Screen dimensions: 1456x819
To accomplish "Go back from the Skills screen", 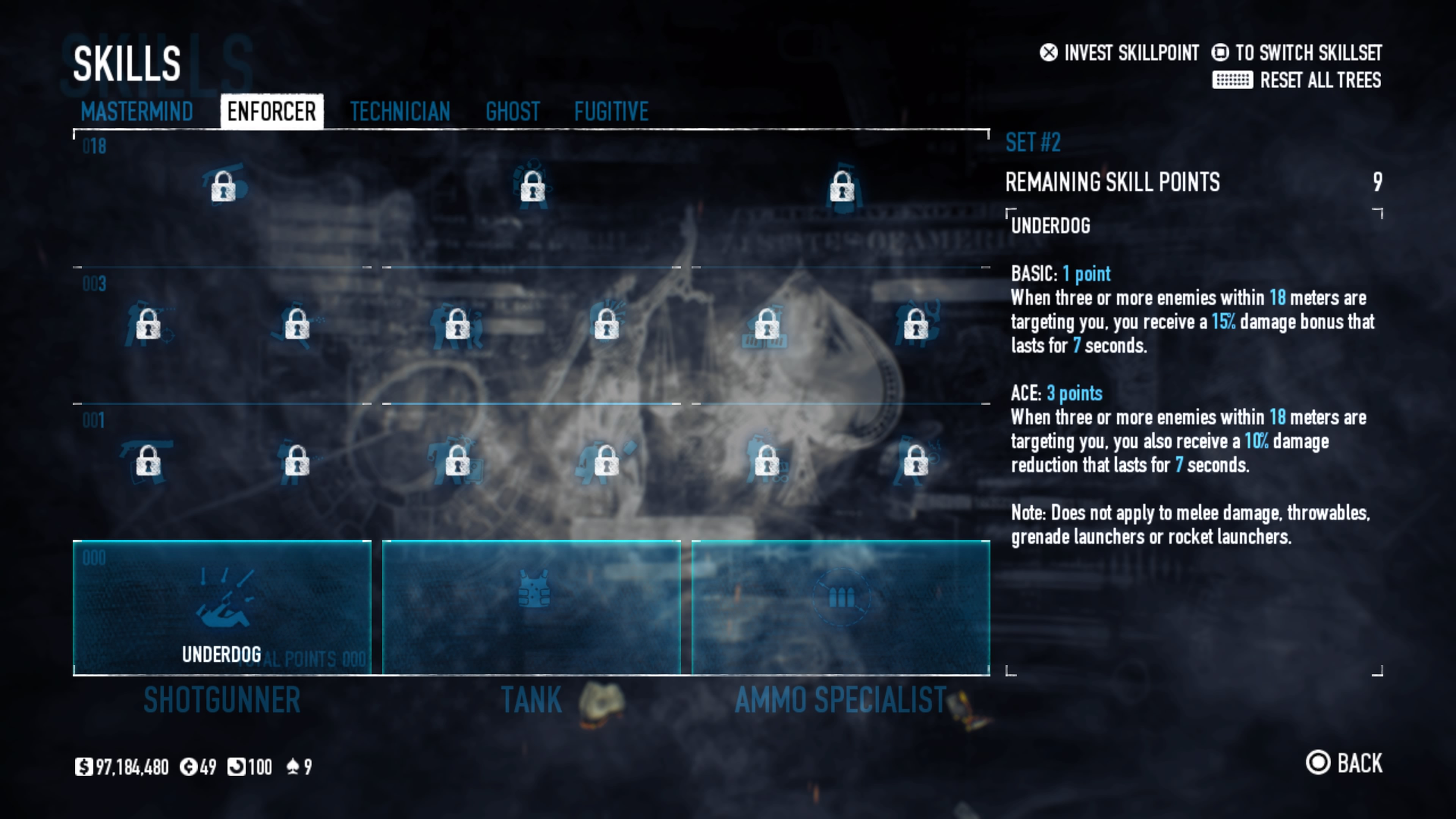I will [1344, 763].
